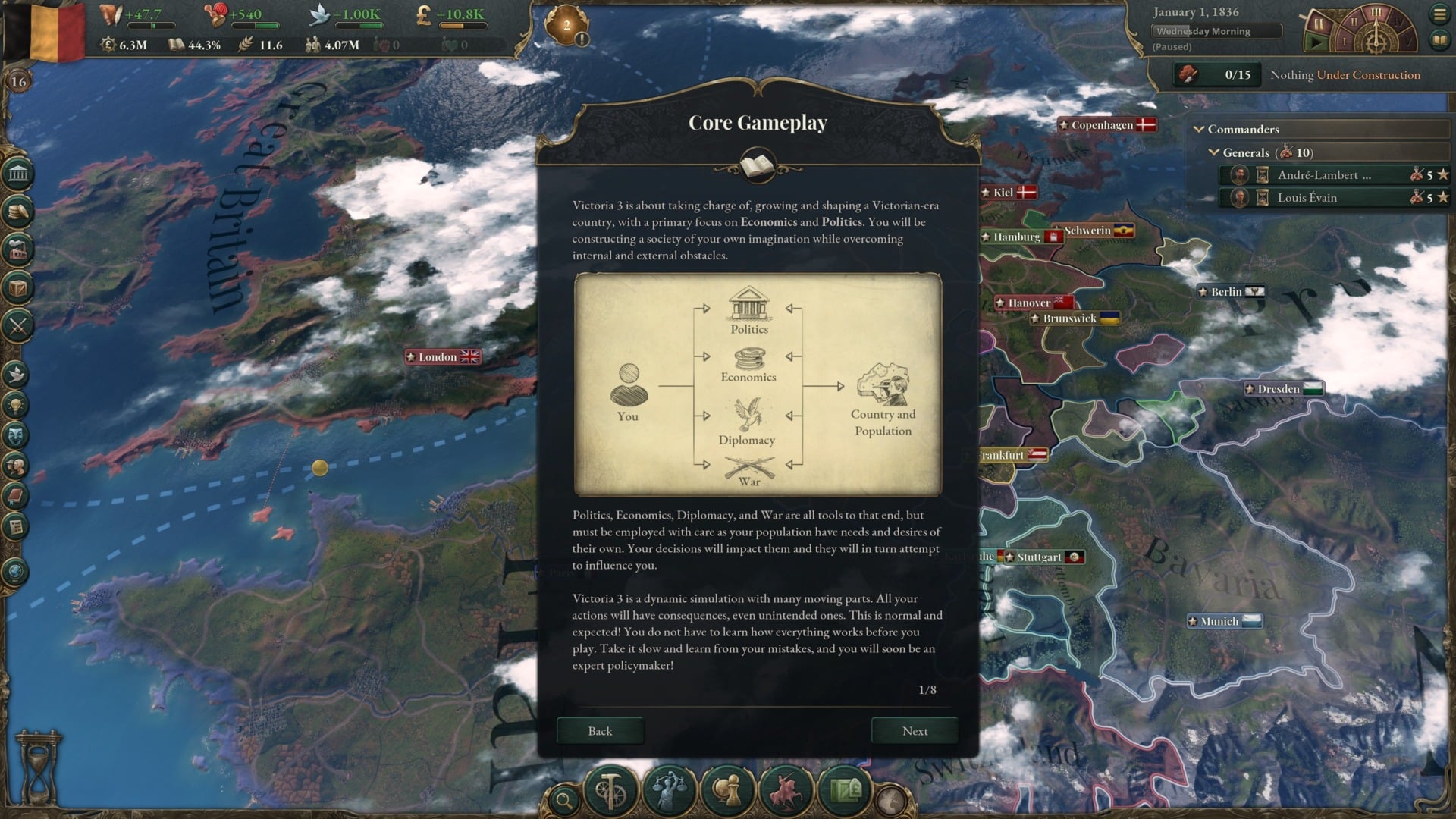Click Back in the tutorial dialog
The image size is (1456, 819).
(x=600, y=731)
